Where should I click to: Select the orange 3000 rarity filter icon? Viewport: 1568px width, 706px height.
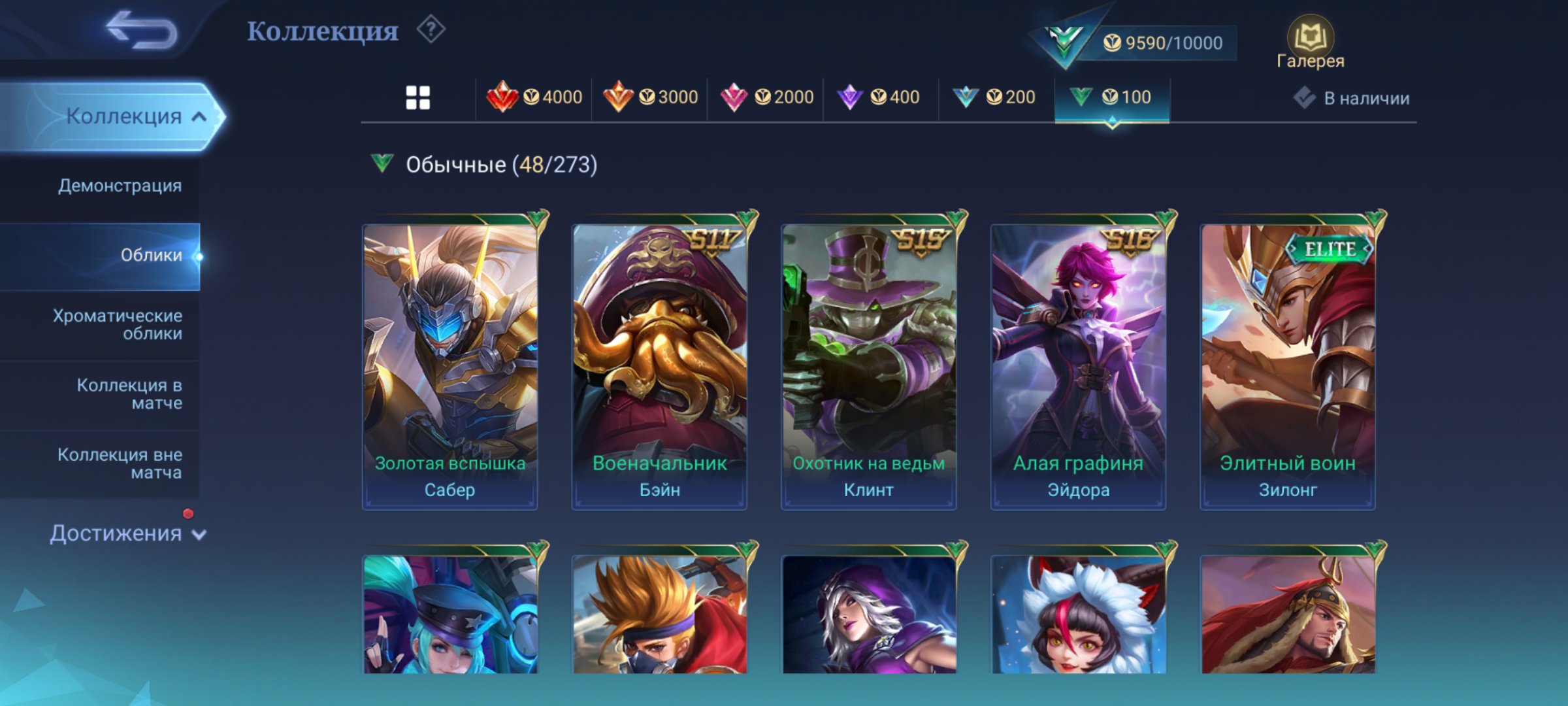[619, 95]
